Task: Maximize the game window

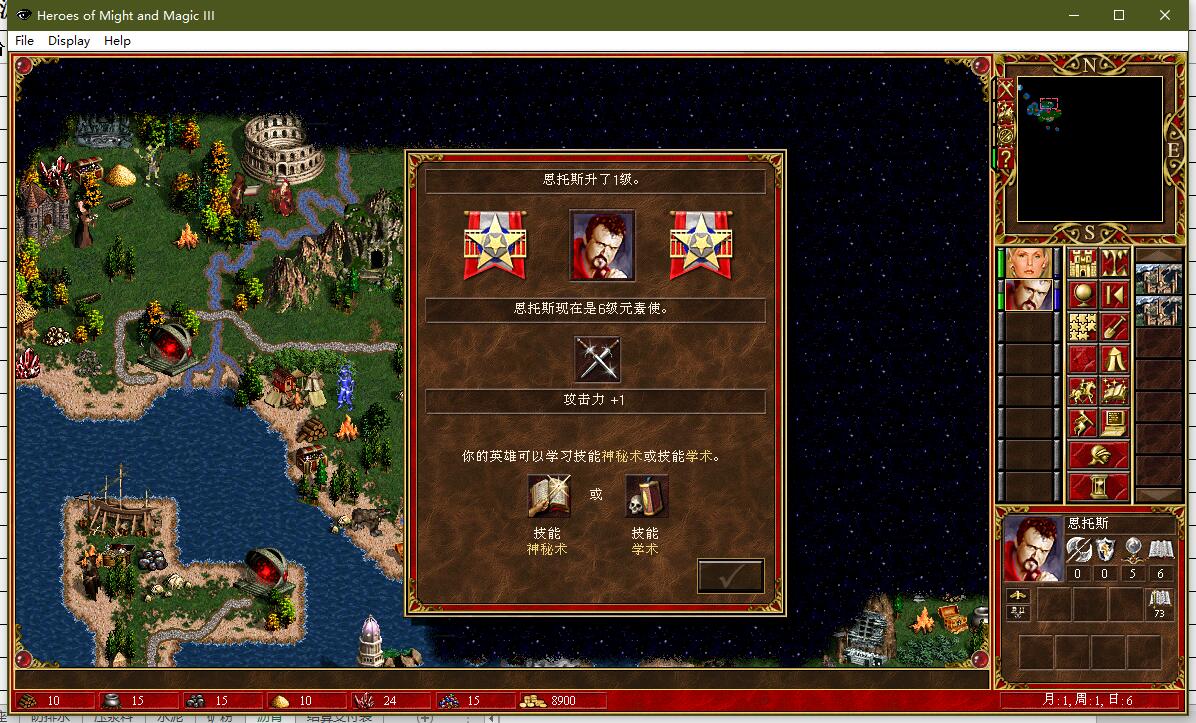Action: click(x=1119, y=15)
